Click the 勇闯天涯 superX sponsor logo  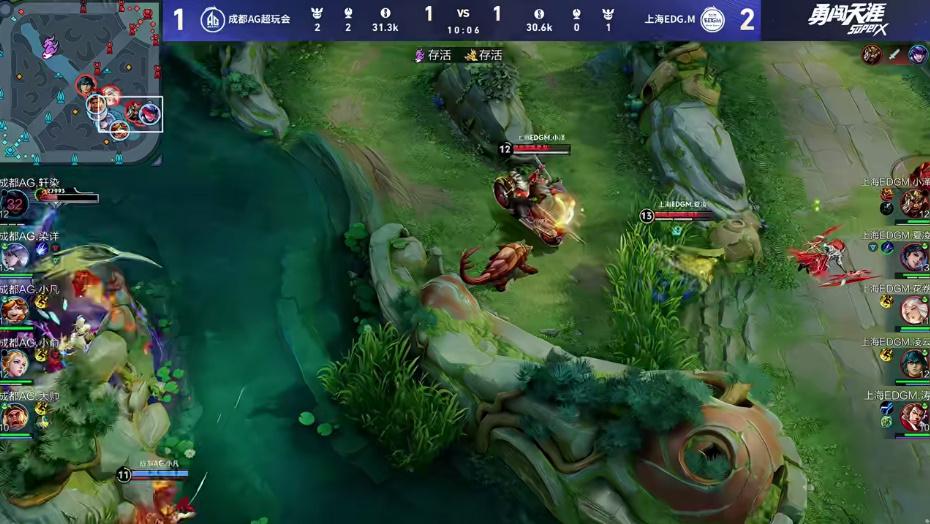[x=846, y=19]
